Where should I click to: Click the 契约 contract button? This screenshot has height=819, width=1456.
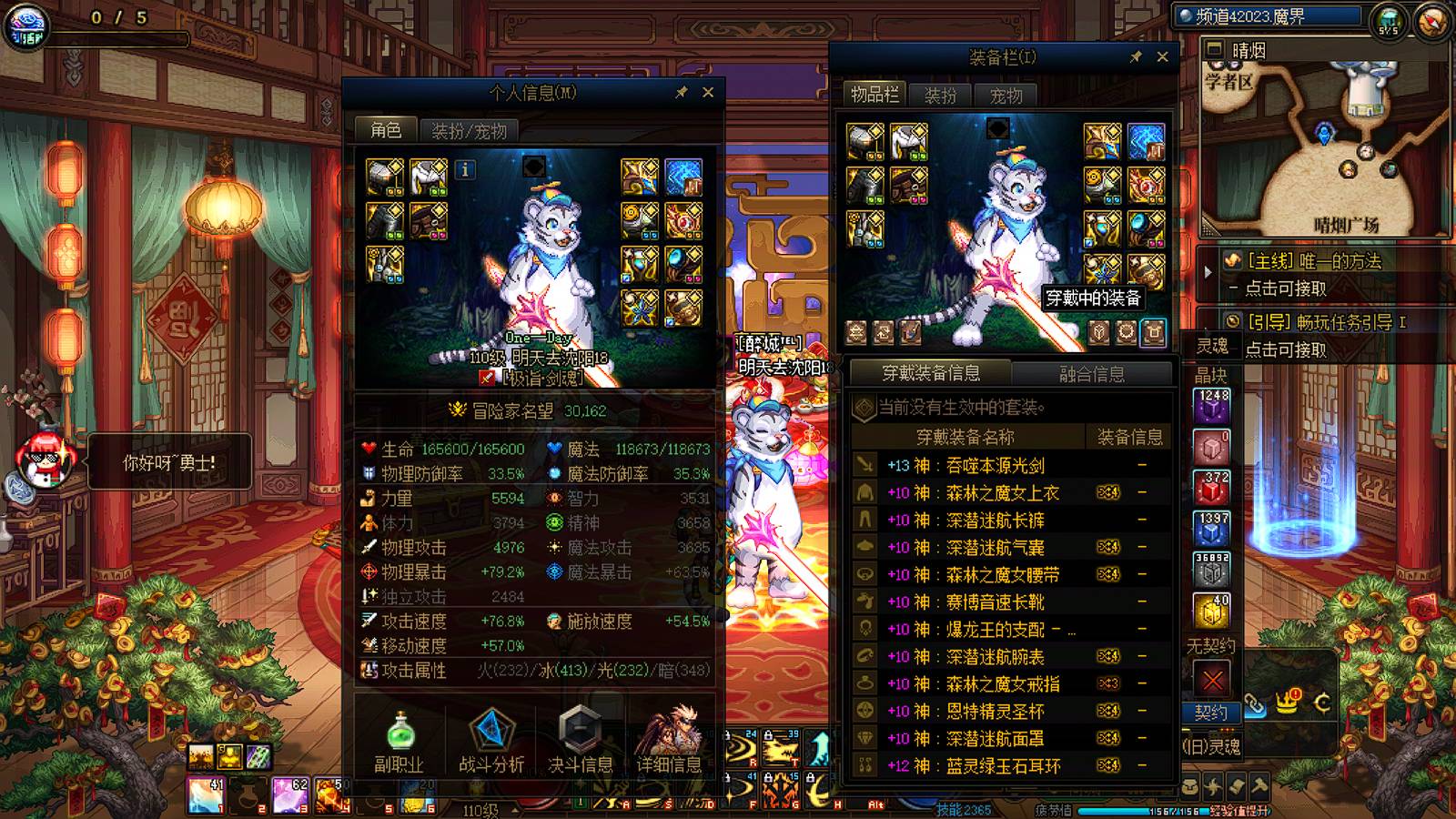pyautogui.click(x=1210, y=713)
